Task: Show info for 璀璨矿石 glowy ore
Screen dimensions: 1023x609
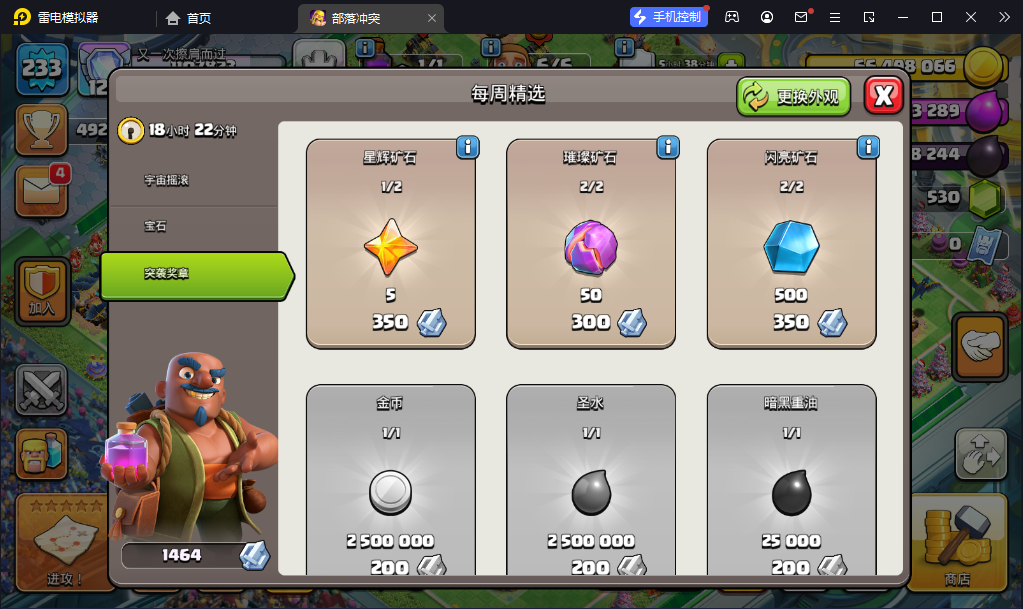Action: 668,148
